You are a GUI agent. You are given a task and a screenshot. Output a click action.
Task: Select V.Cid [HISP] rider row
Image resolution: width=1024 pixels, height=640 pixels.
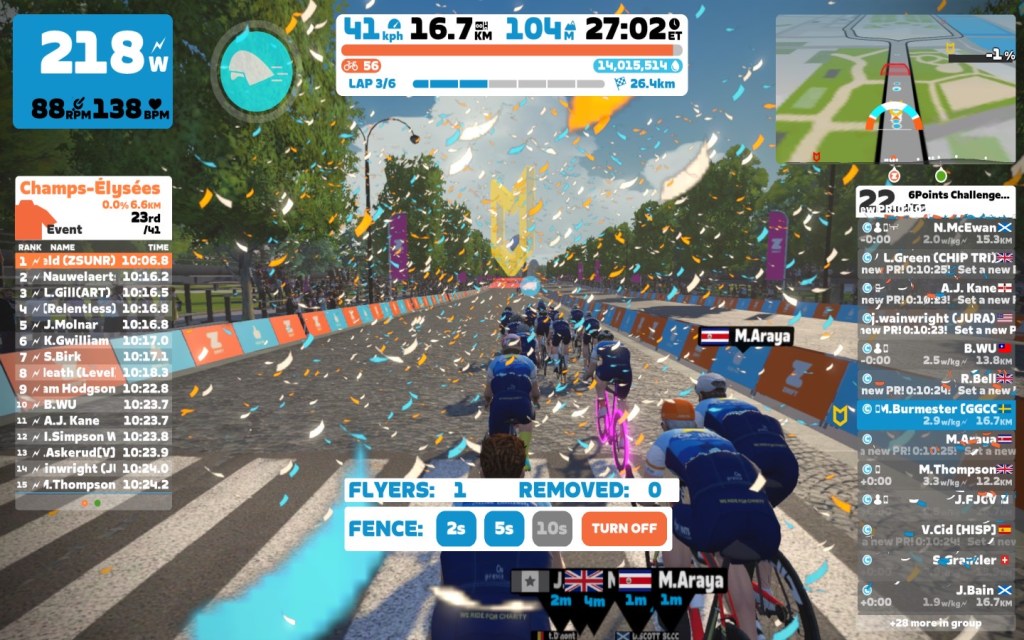tap(936, 535)
